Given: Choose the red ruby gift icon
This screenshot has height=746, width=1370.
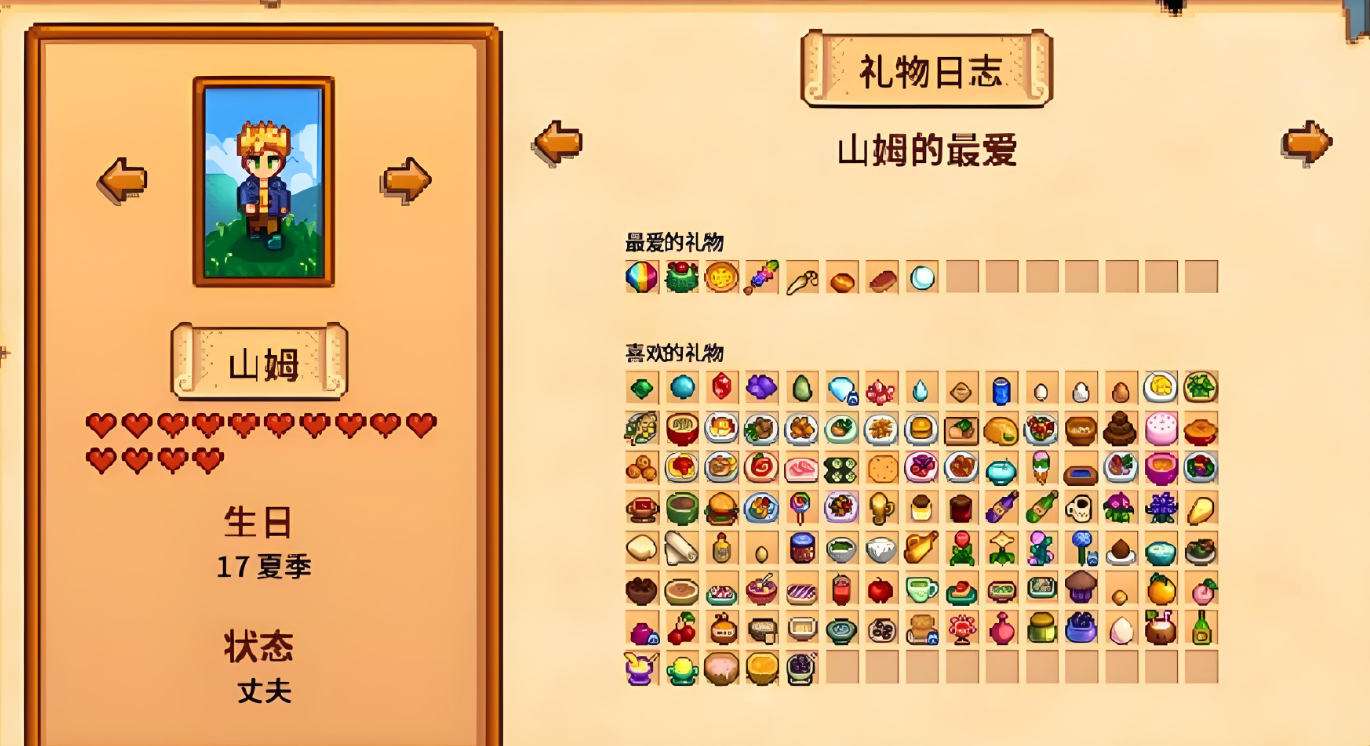Looking at the screenshot, I should click(721, 388).
